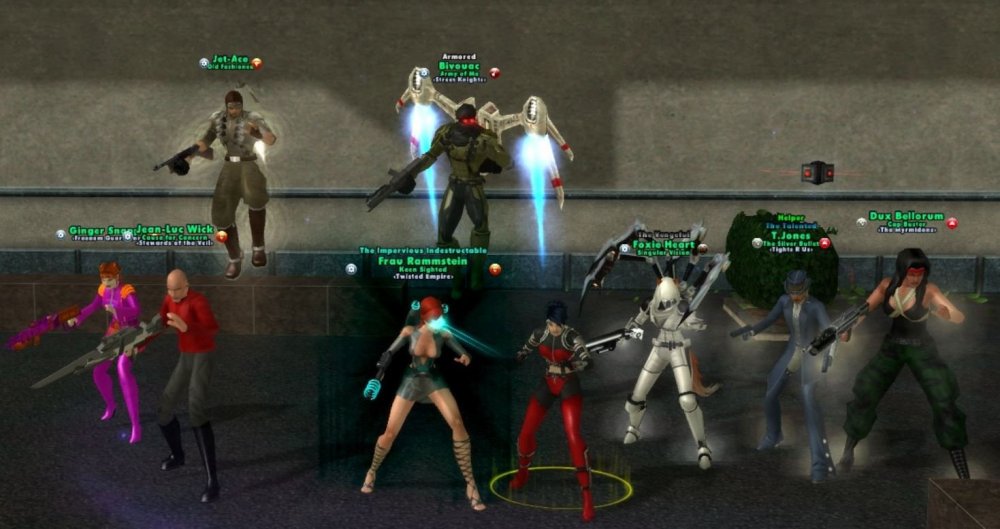
Task: Target Bivouac via his name label
Action: click(458, 66)
